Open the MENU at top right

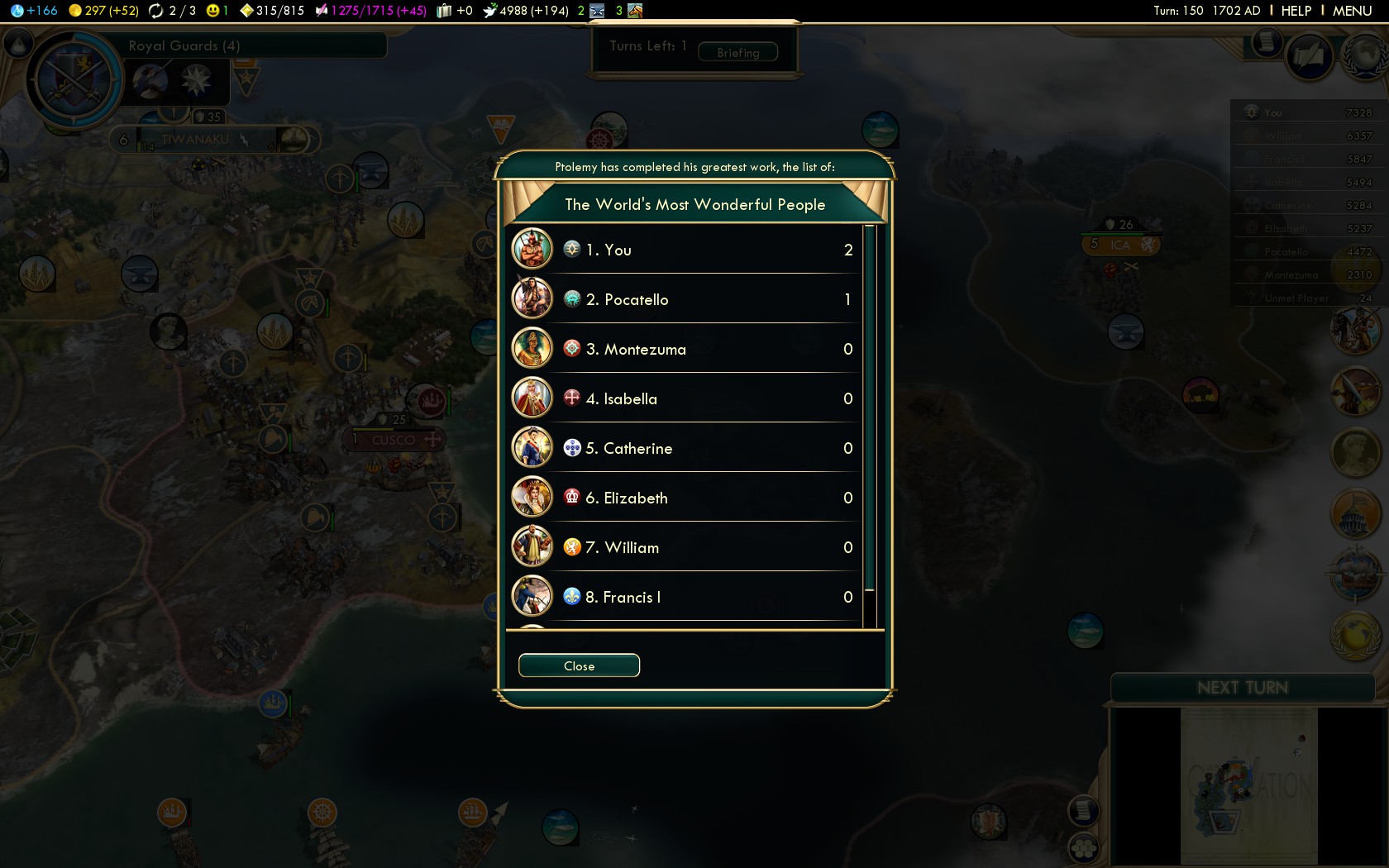coord(1351,11)
